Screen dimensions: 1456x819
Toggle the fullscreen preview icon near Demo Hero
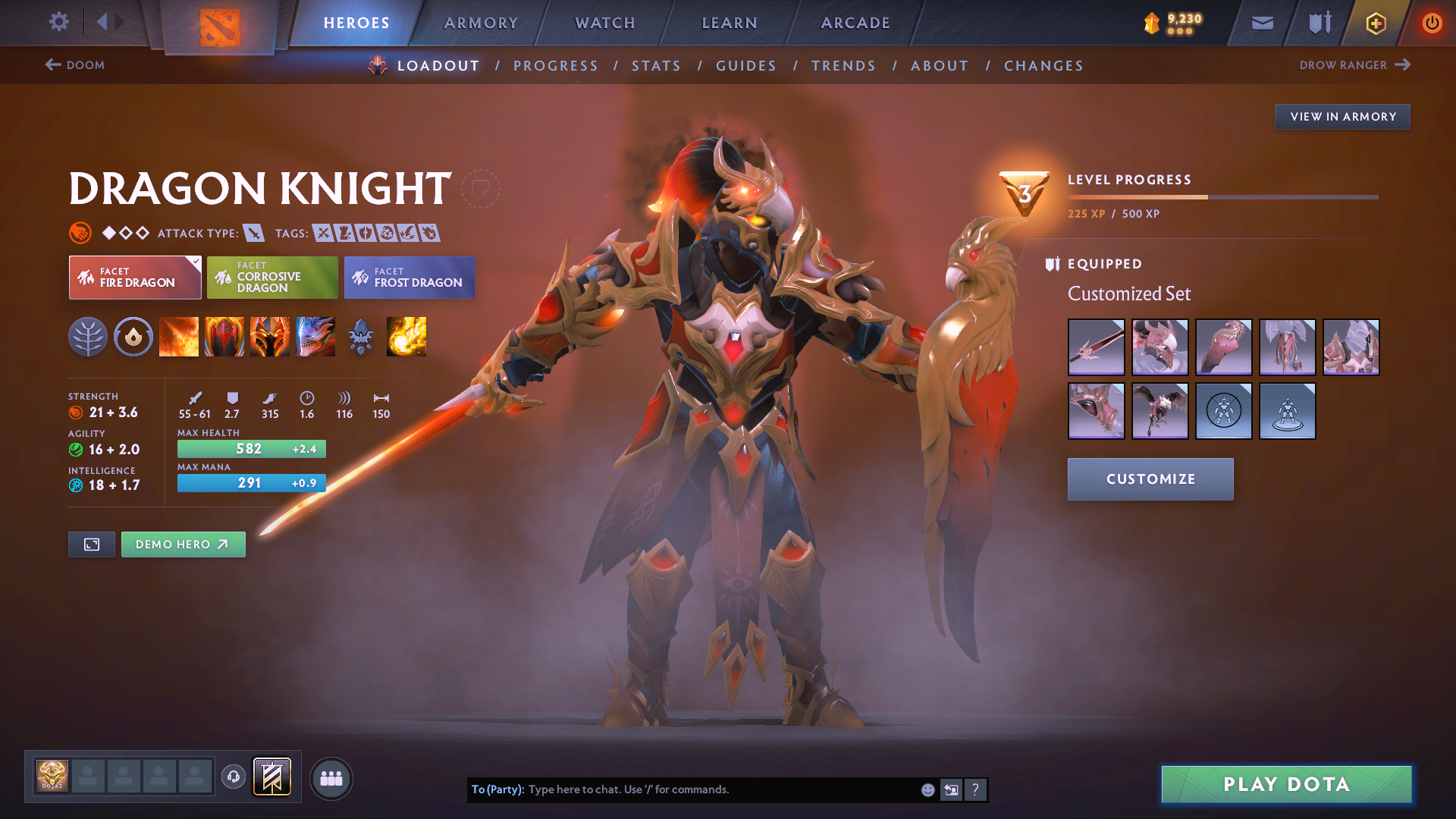(x=91, y=544)
